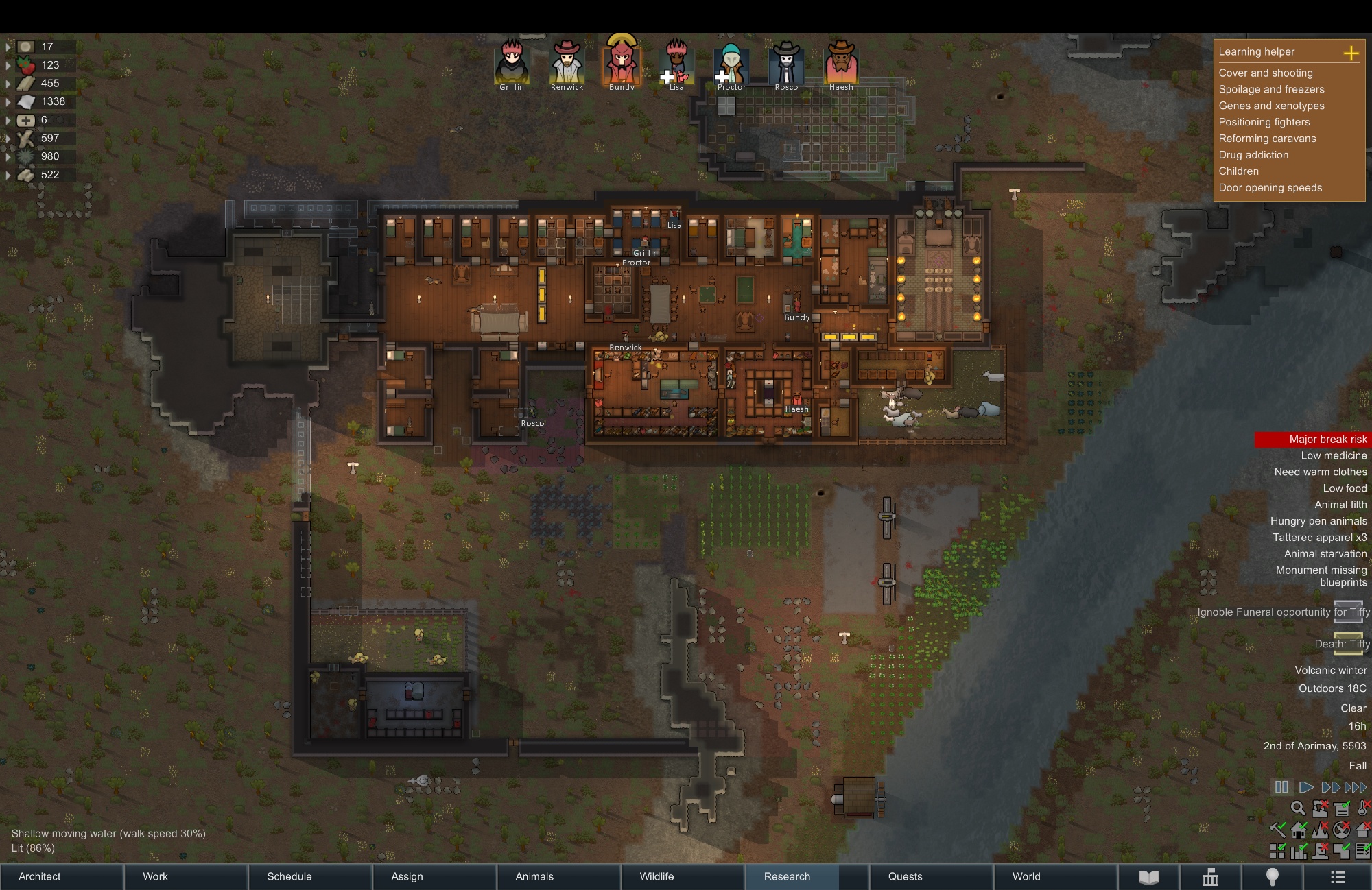Switch to the Schedule tab
Image resolution: width=1372 pixels, height=890 pixels.
click(289, 876)
